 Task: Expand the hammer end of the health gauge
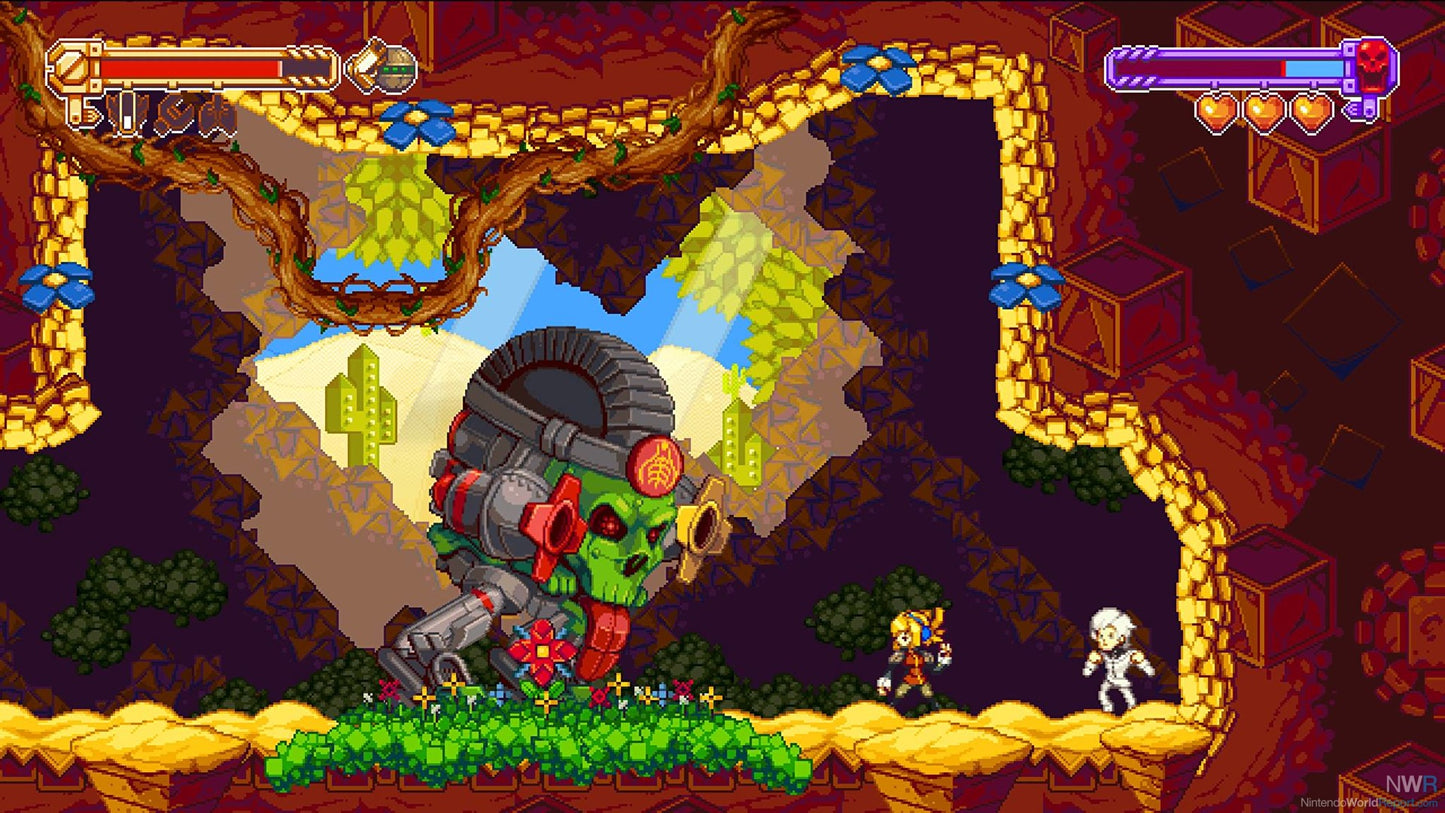71,67
